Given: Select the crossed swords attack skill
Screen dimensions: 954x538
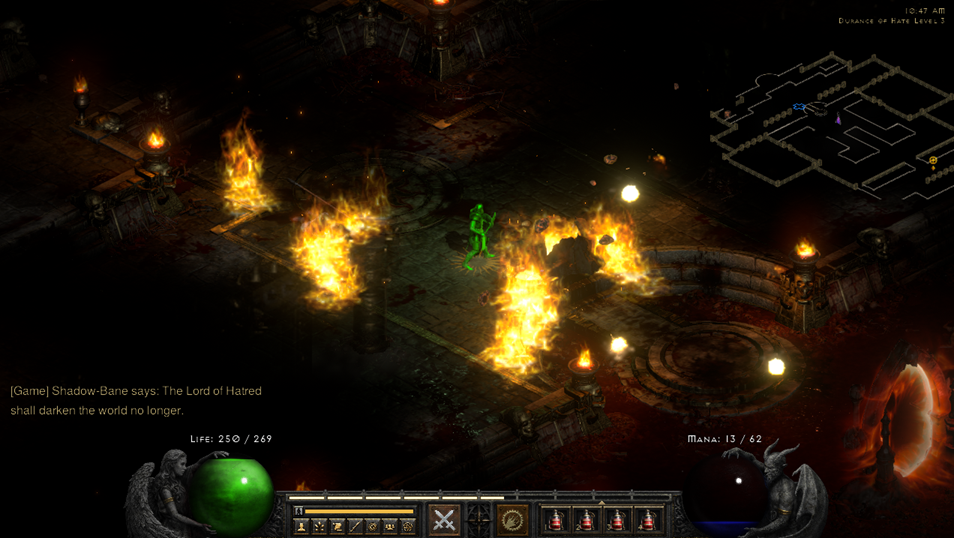Looking at the screenshot, I should coord(444,519).
